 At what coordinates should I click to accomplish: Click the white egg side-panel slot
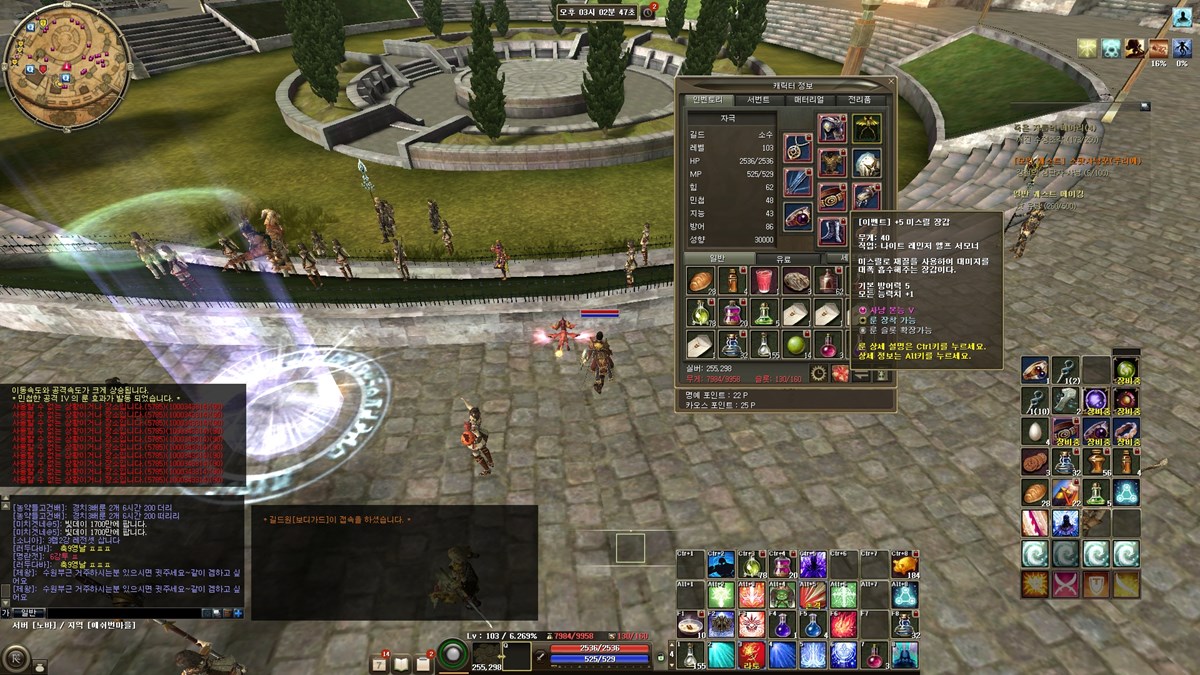tap(1034, 431)
